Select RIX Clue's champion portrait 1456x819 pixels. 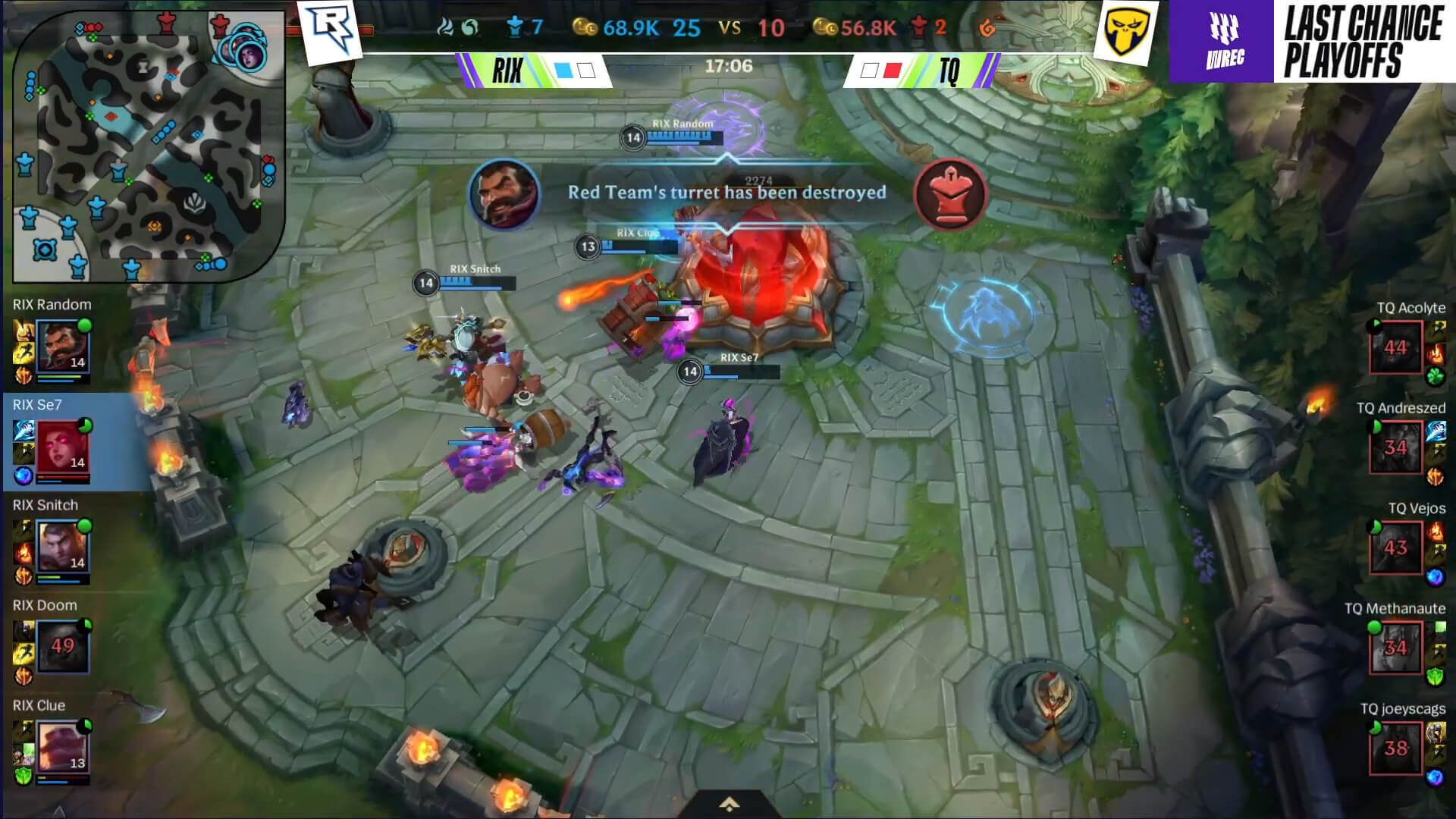(x=63, y=747)
